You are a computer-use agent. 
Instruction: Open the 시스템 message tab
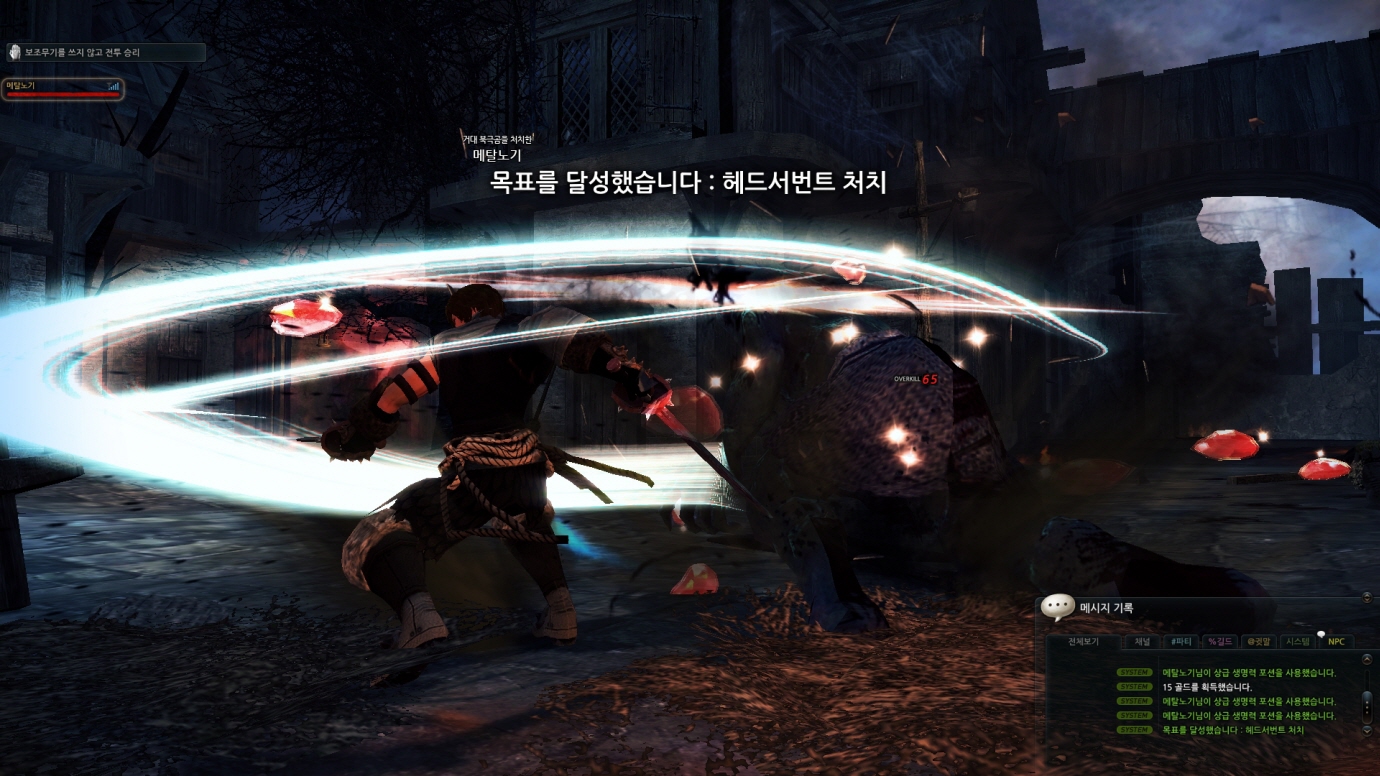tap(1297, 641)
